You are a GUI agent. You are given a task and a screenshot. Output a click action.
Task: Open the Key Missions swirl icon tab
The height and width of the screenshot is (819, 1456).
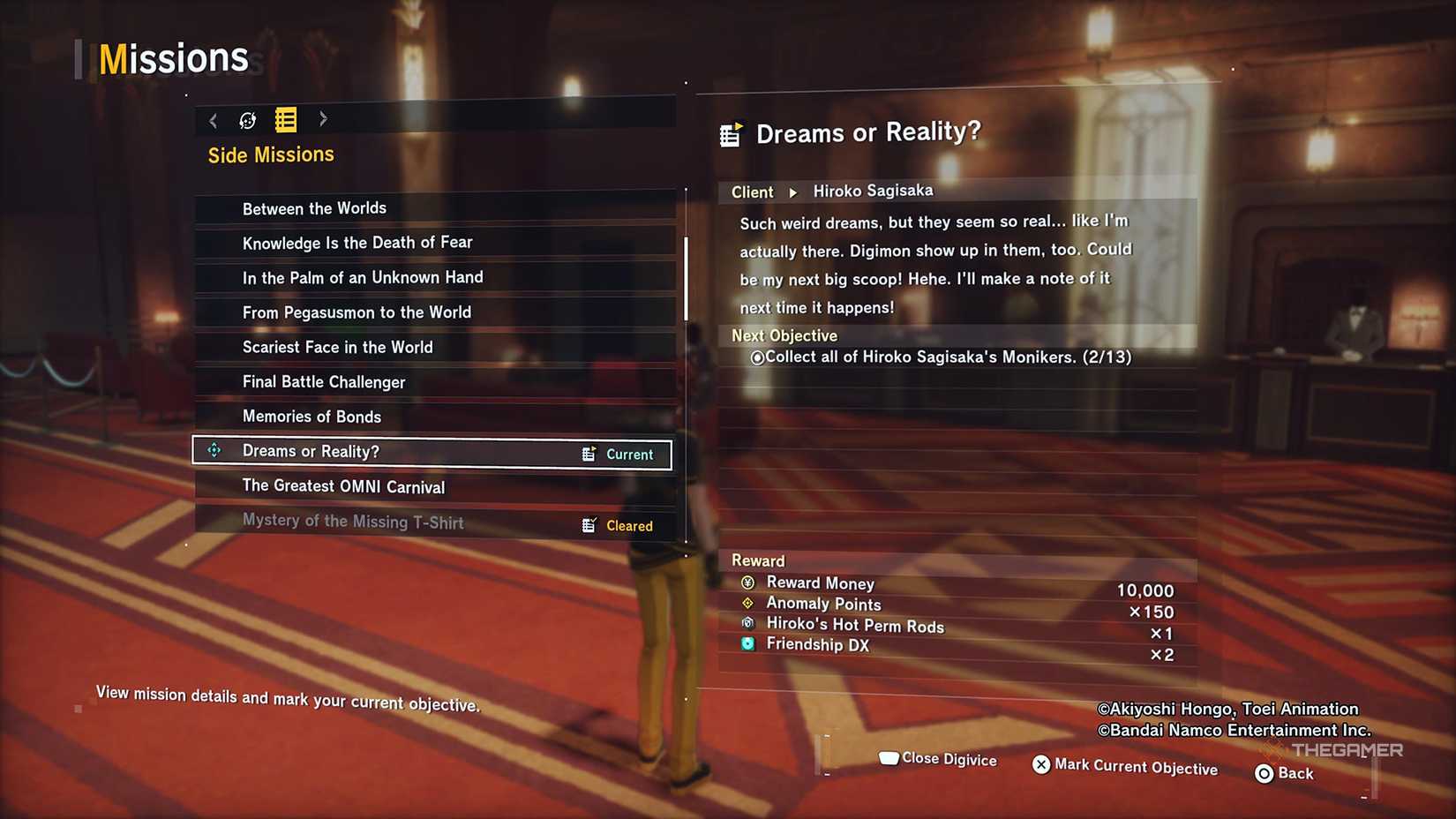point(248,120)
